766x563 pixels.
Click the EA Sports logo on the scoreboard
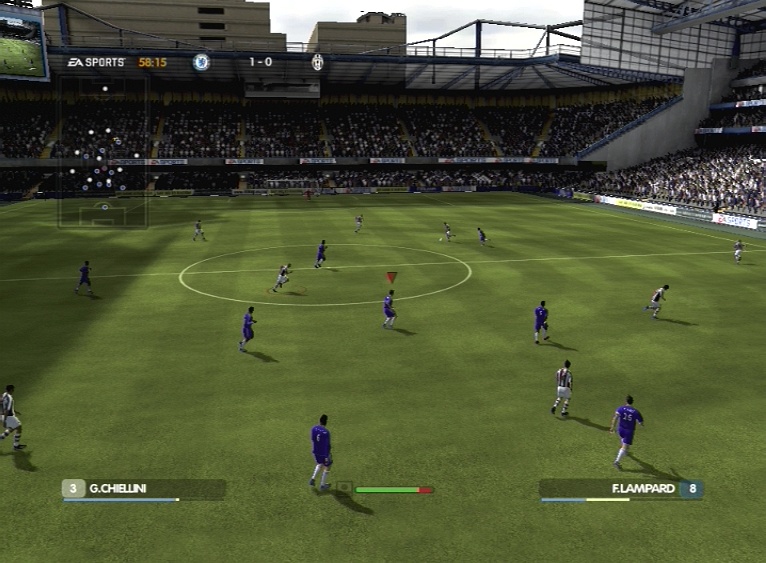coord(97,62)
